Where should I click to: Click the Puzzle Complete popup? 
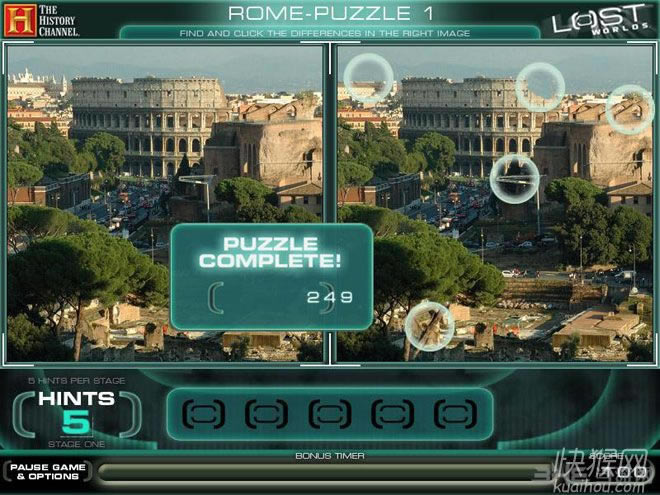(x=269, y=276)
